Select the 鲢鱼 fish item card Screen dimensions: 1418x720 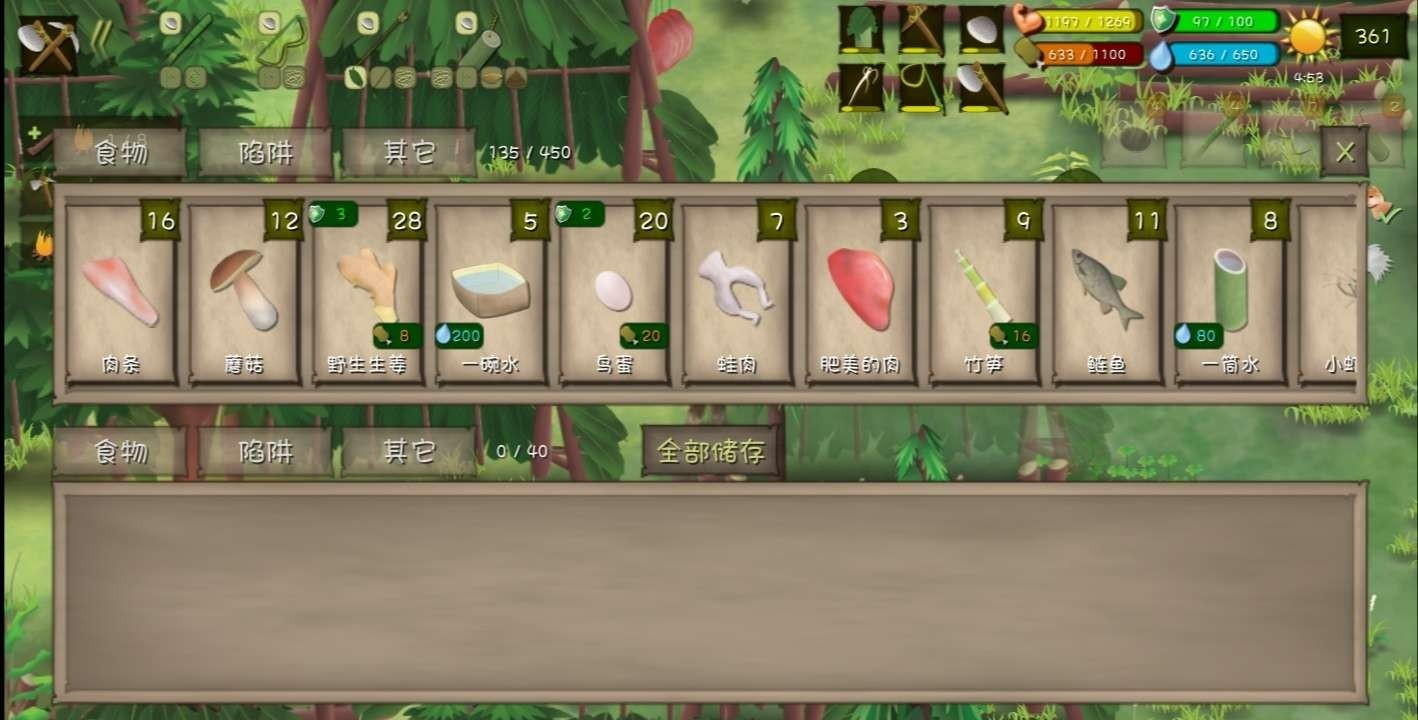1104,295
